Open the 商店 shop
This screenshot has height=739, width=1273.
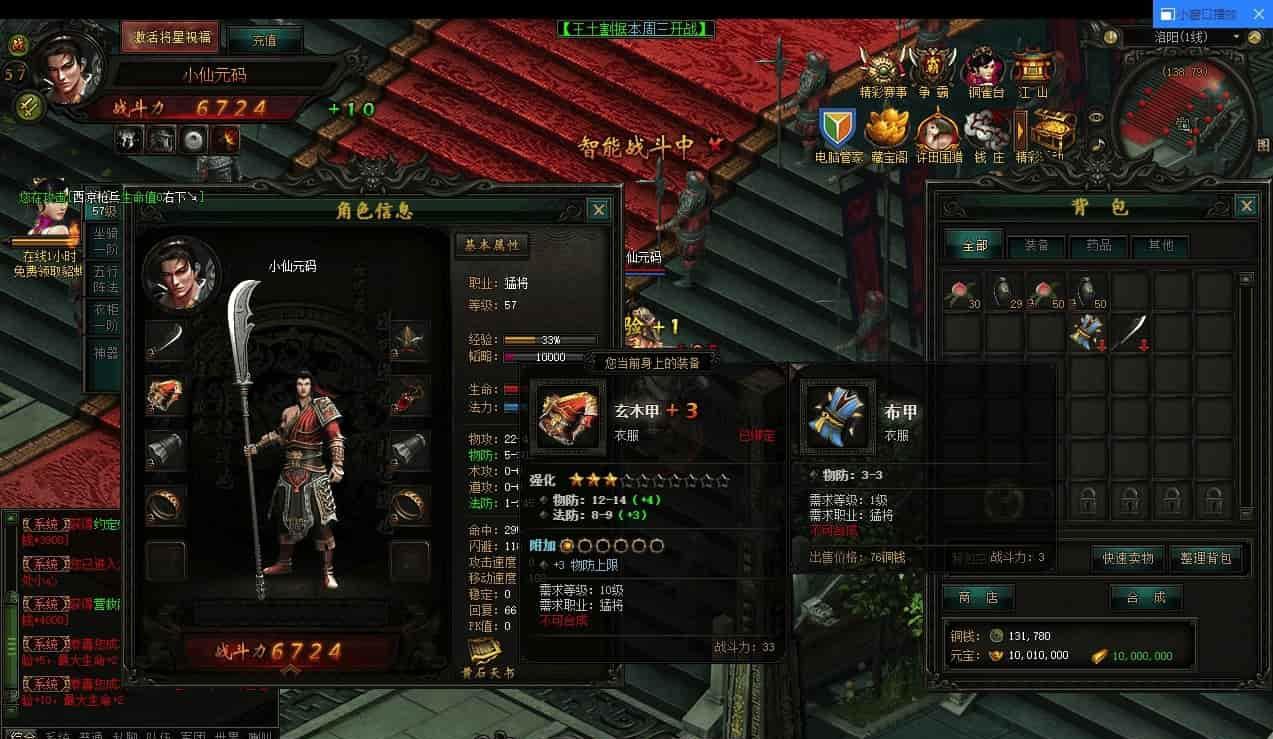[978, 598]
